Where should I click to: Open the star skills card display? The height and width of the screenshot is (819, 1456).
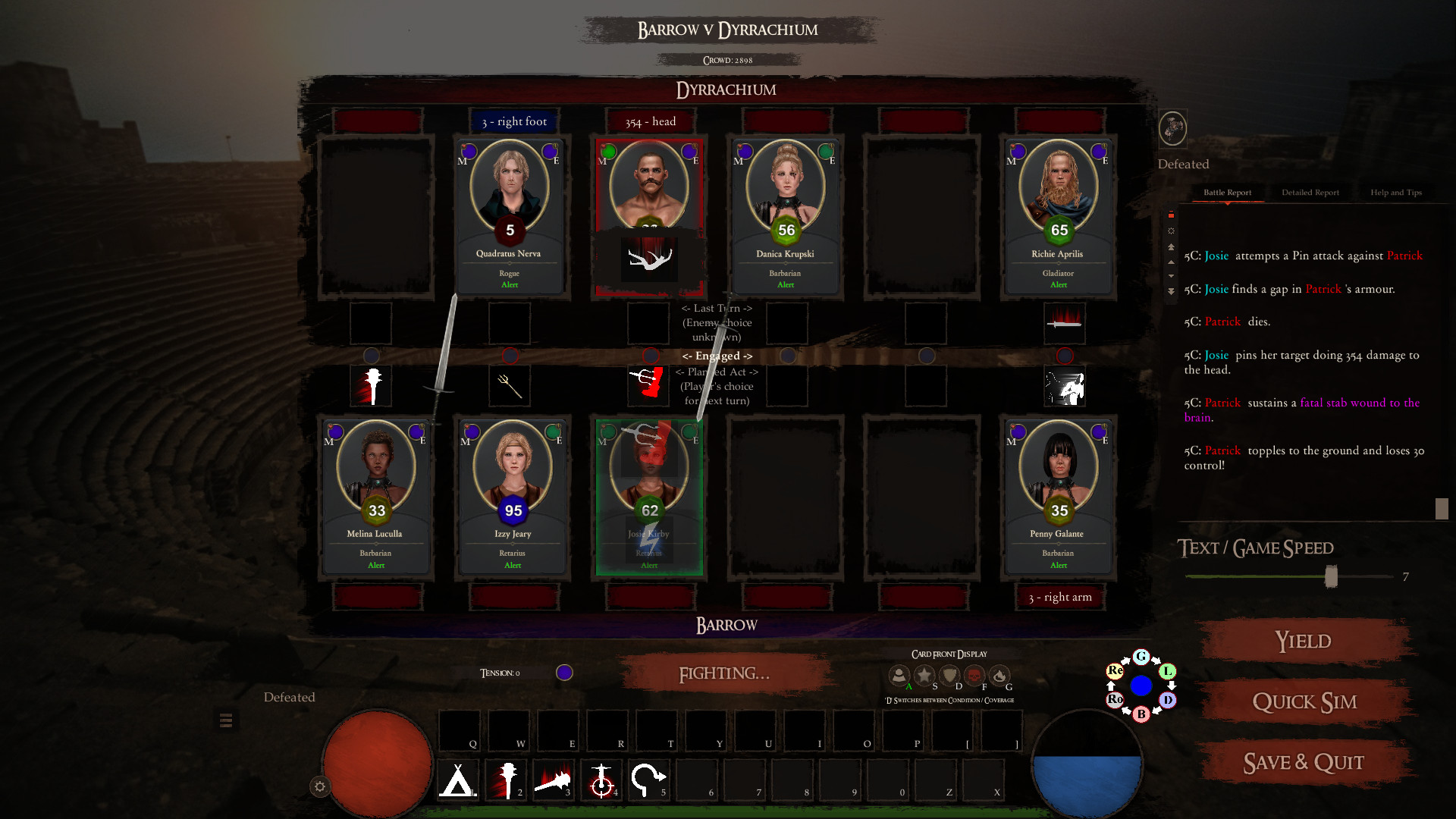click(x=924, y=675)
